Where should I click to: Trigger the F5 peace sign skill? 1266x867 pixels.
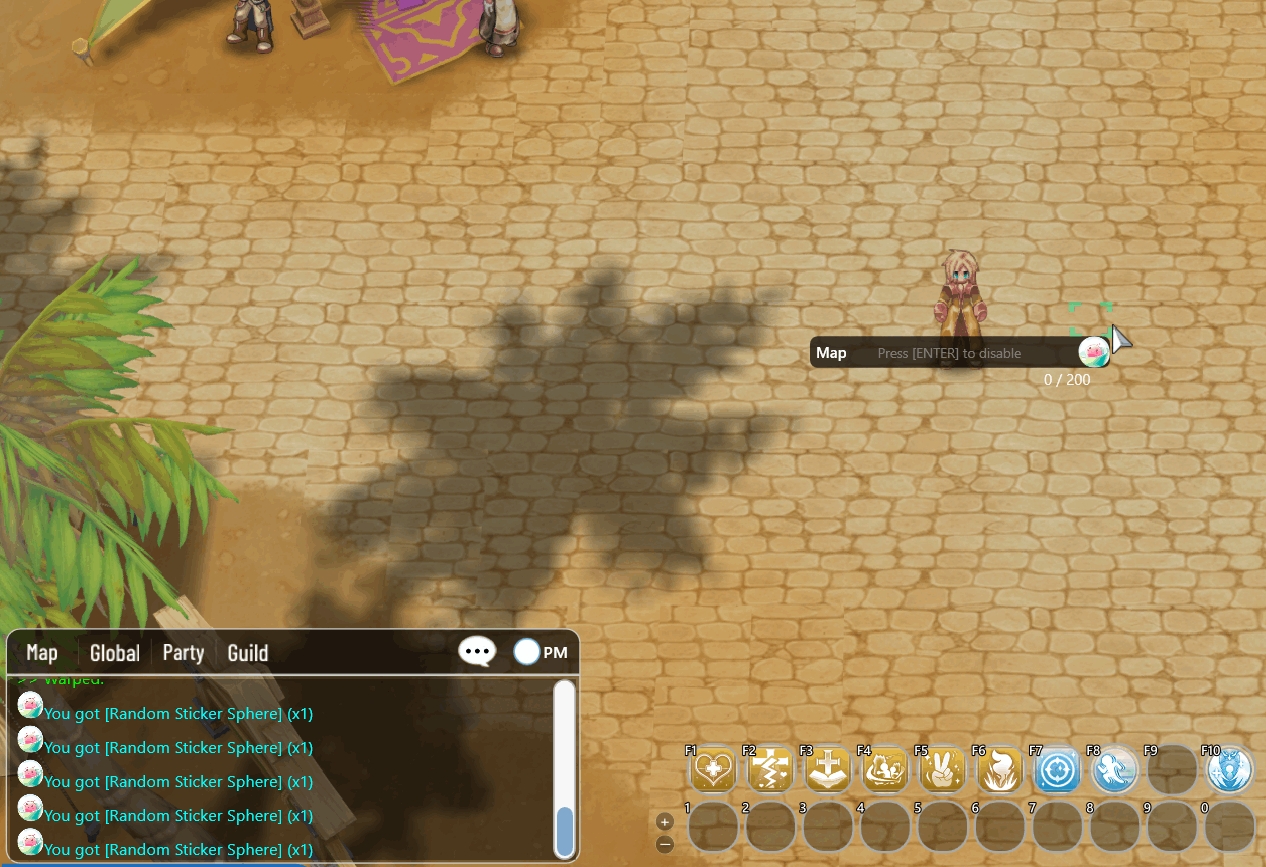click(x=943, y=771)
